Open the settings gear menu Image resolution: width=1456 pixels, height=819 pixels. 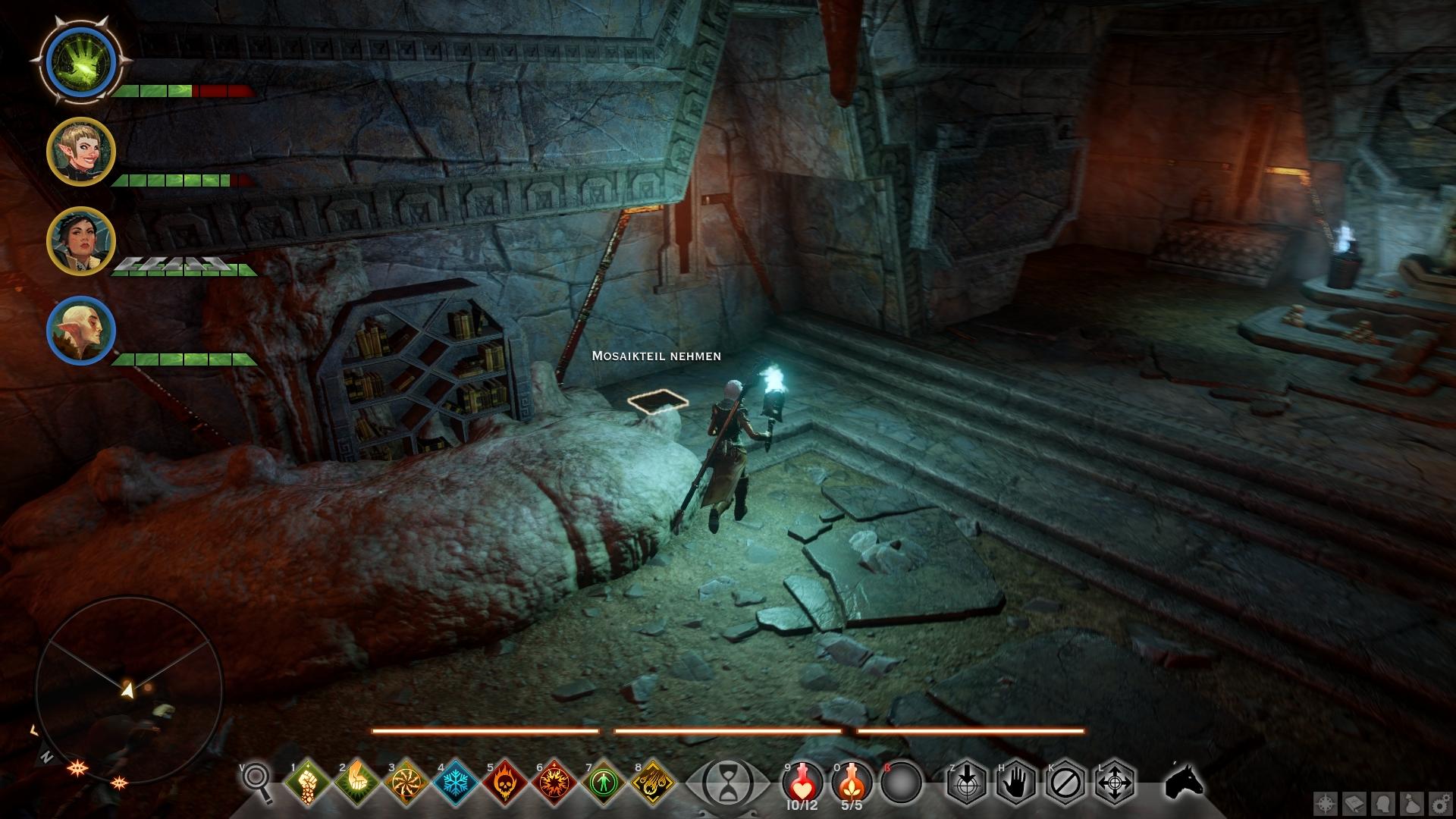click(x=1441, y=803)
